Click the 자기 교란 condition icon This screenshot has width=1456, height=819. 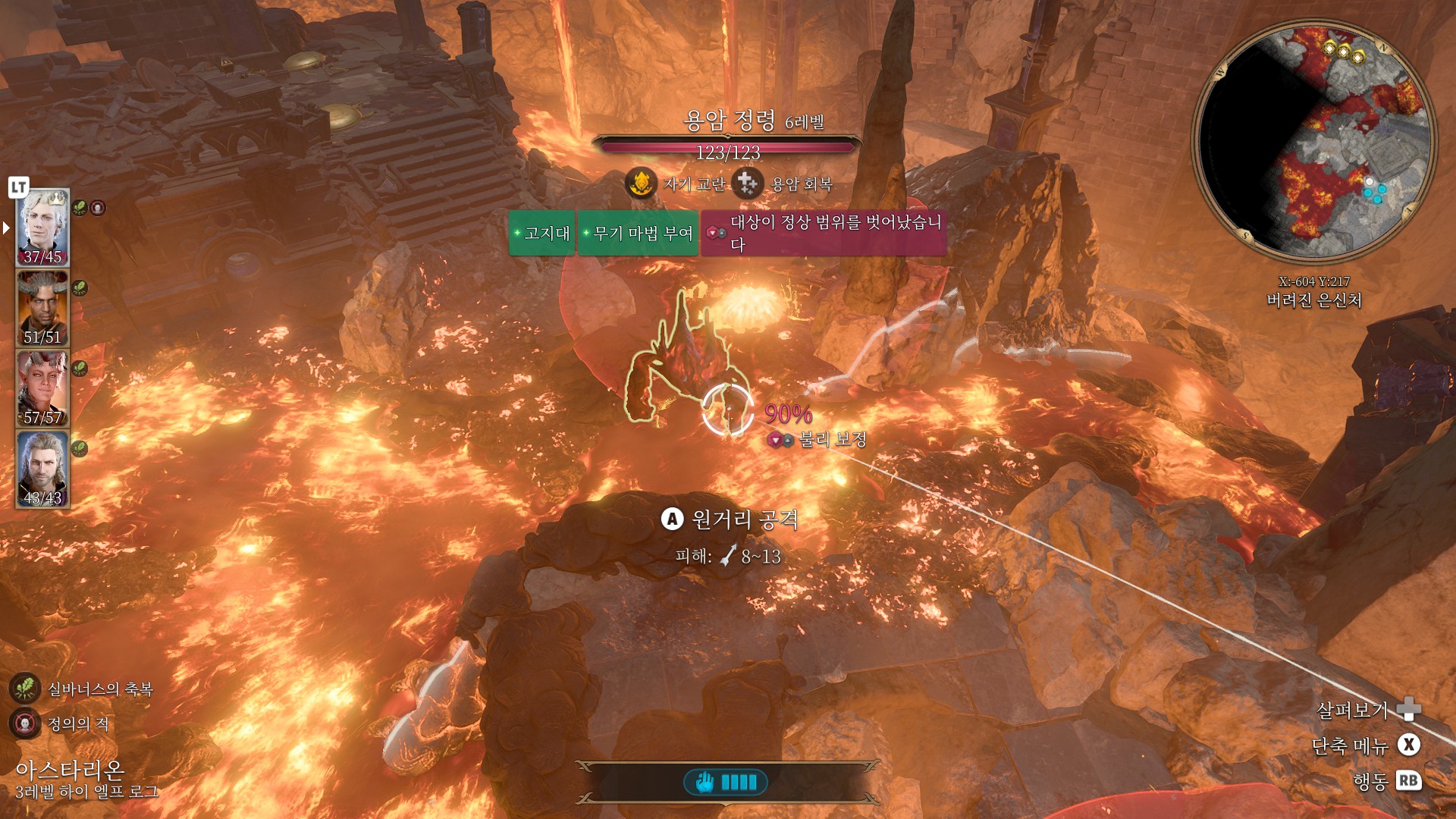click(x=641, y=184)
